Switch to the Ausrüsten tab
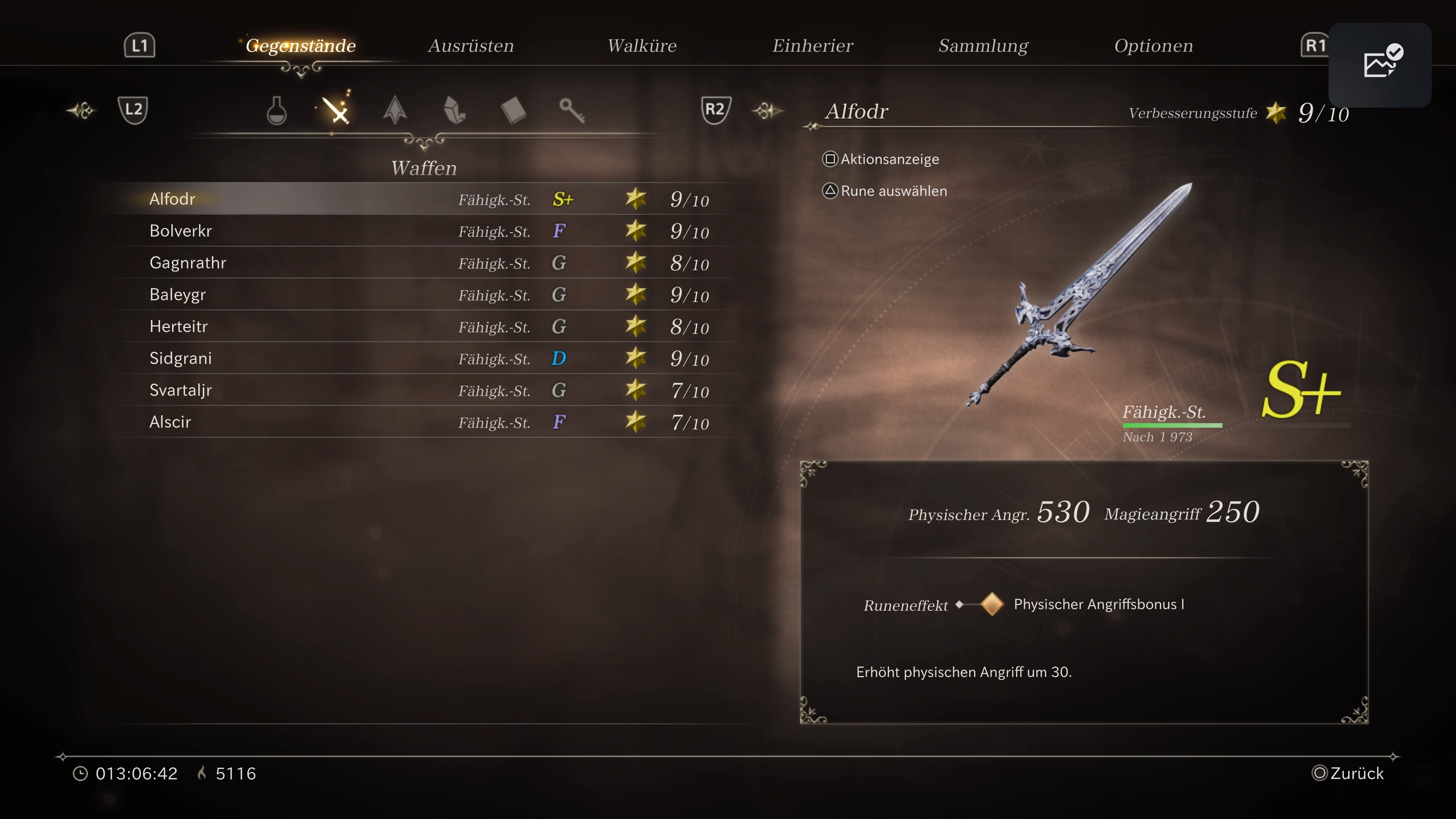This screenshot has width=1456, height=819. (471, 45)
